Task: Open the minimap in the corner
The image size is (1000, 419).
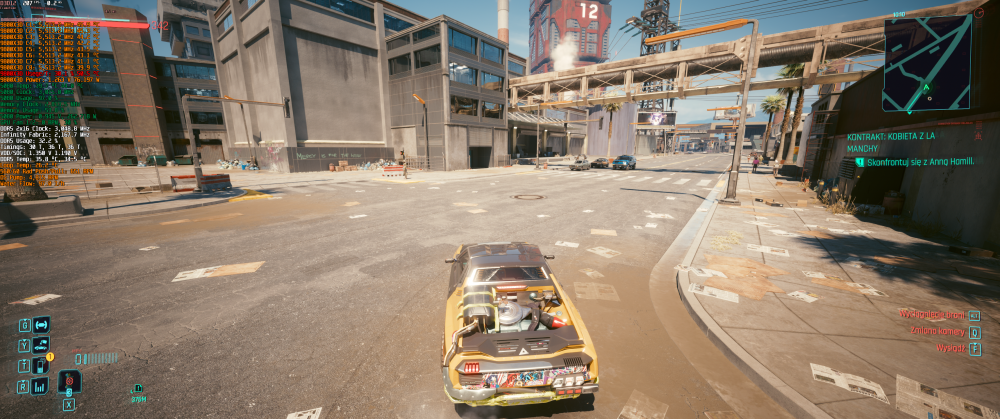Action: [925, 62]
